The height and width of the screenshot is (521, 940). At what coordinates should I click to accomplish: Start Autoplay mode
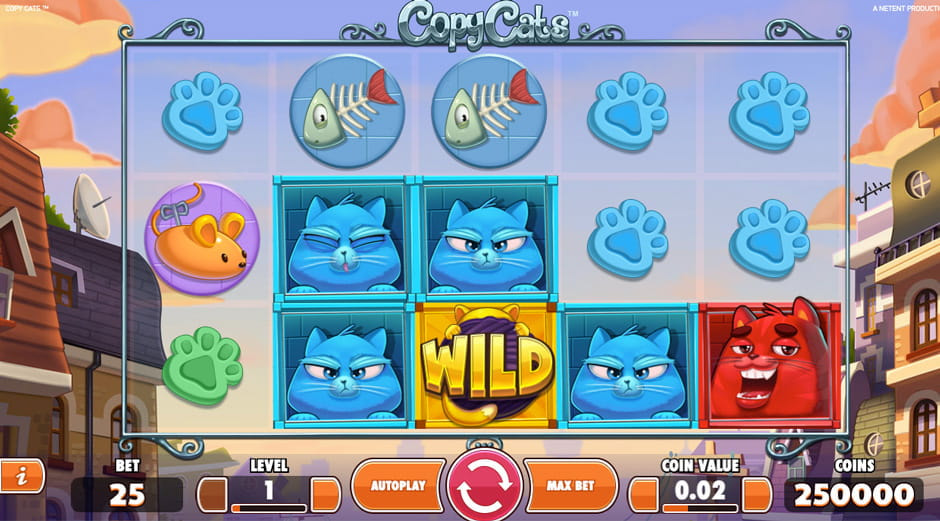(x=398, y=486)
